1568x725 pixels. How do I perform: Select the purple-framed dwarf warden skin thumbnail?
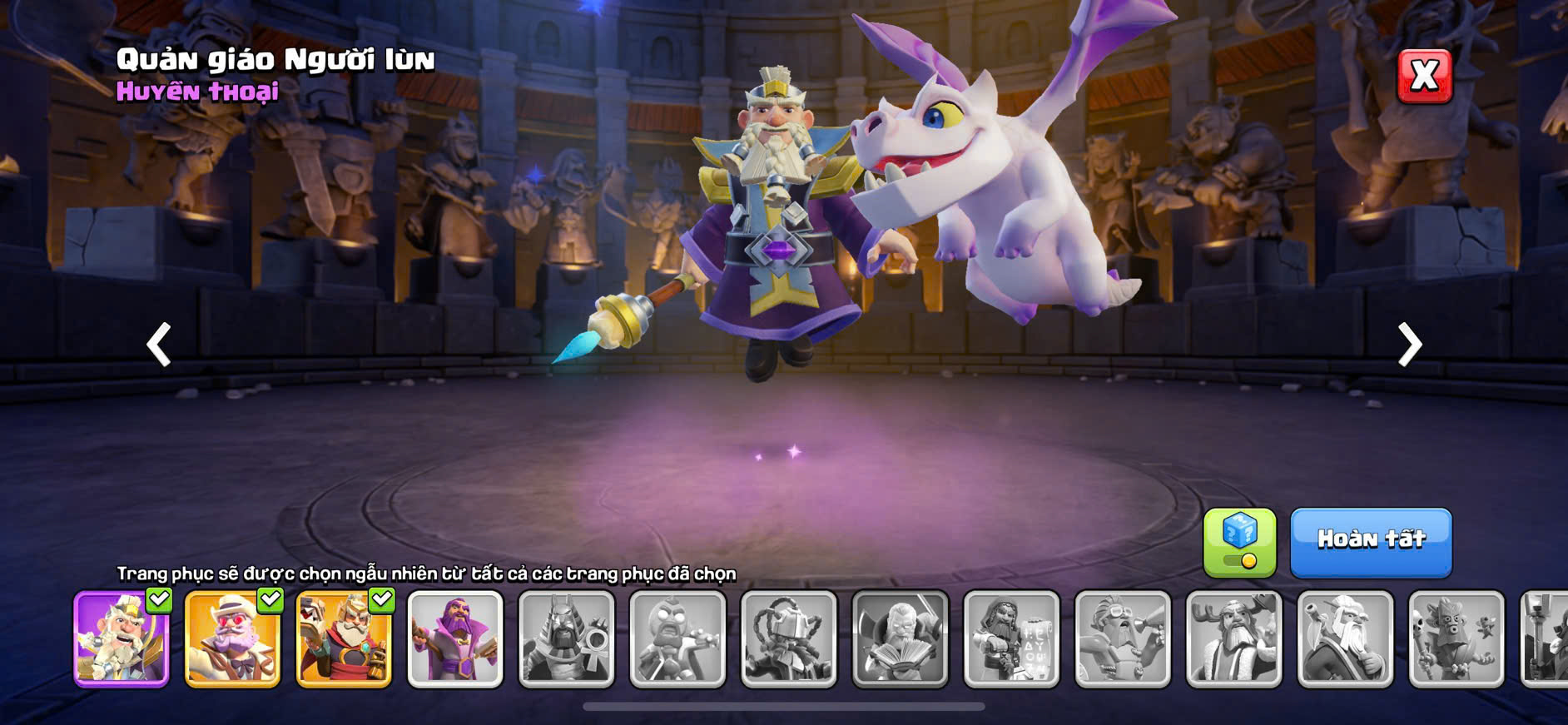[122, 638]
